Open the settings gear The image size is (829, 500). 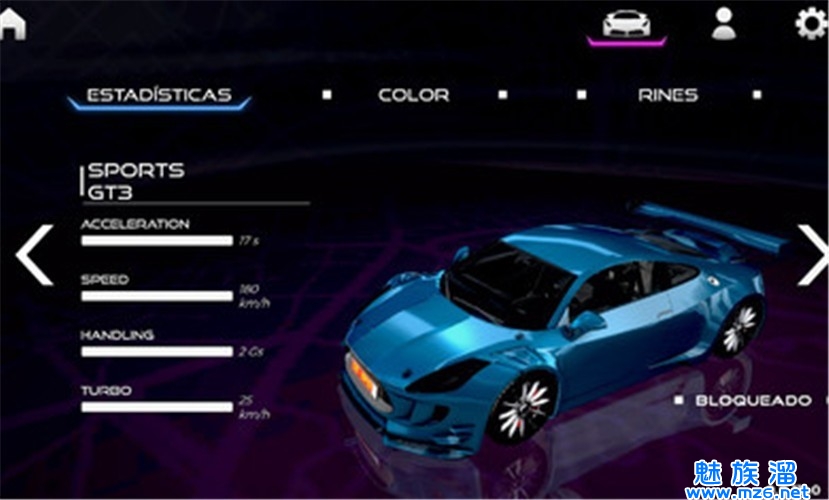tap(811, 23)
